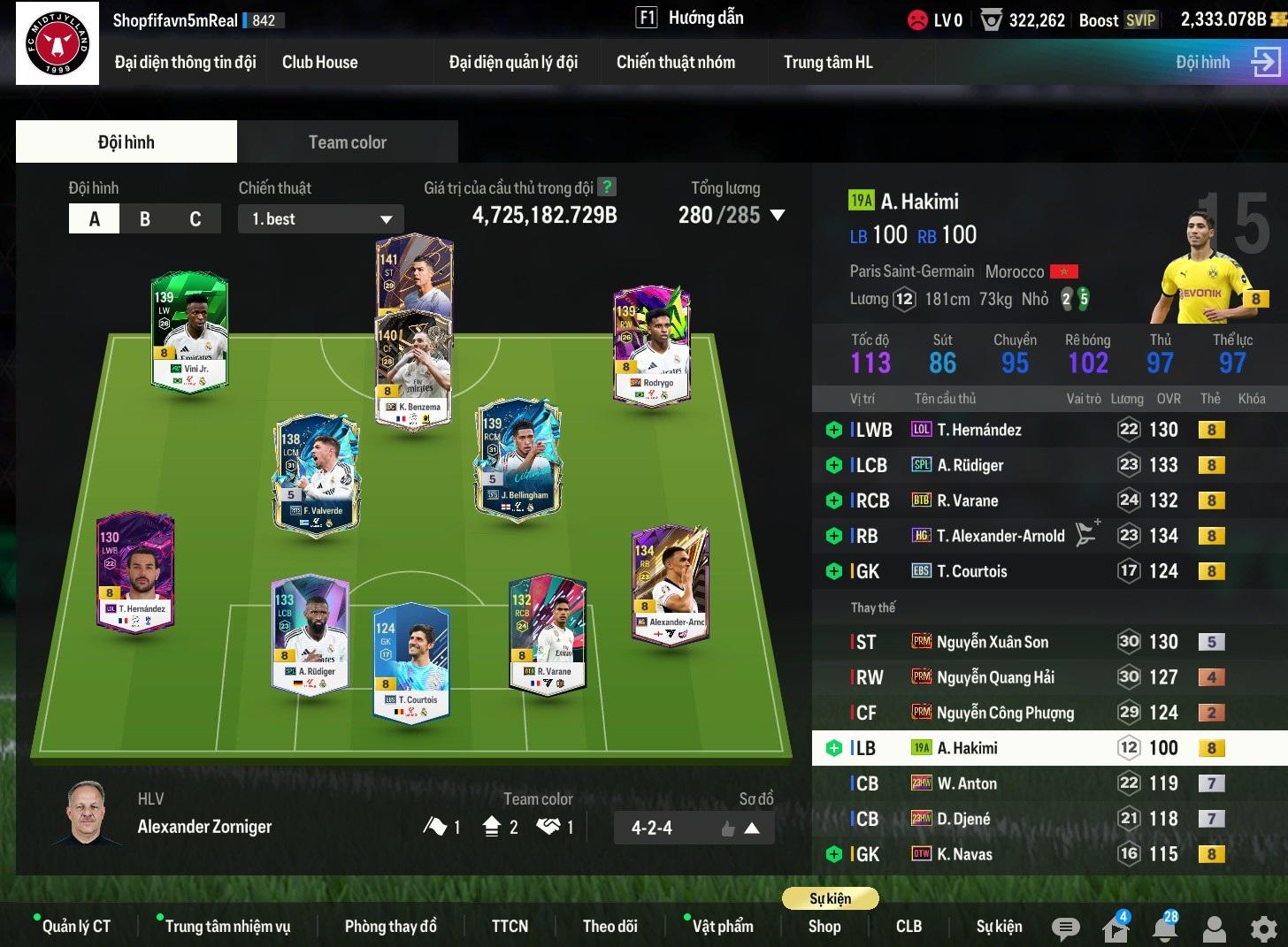Open the settings gear icon
1288x947 pixels.
tap(1263, 928)
